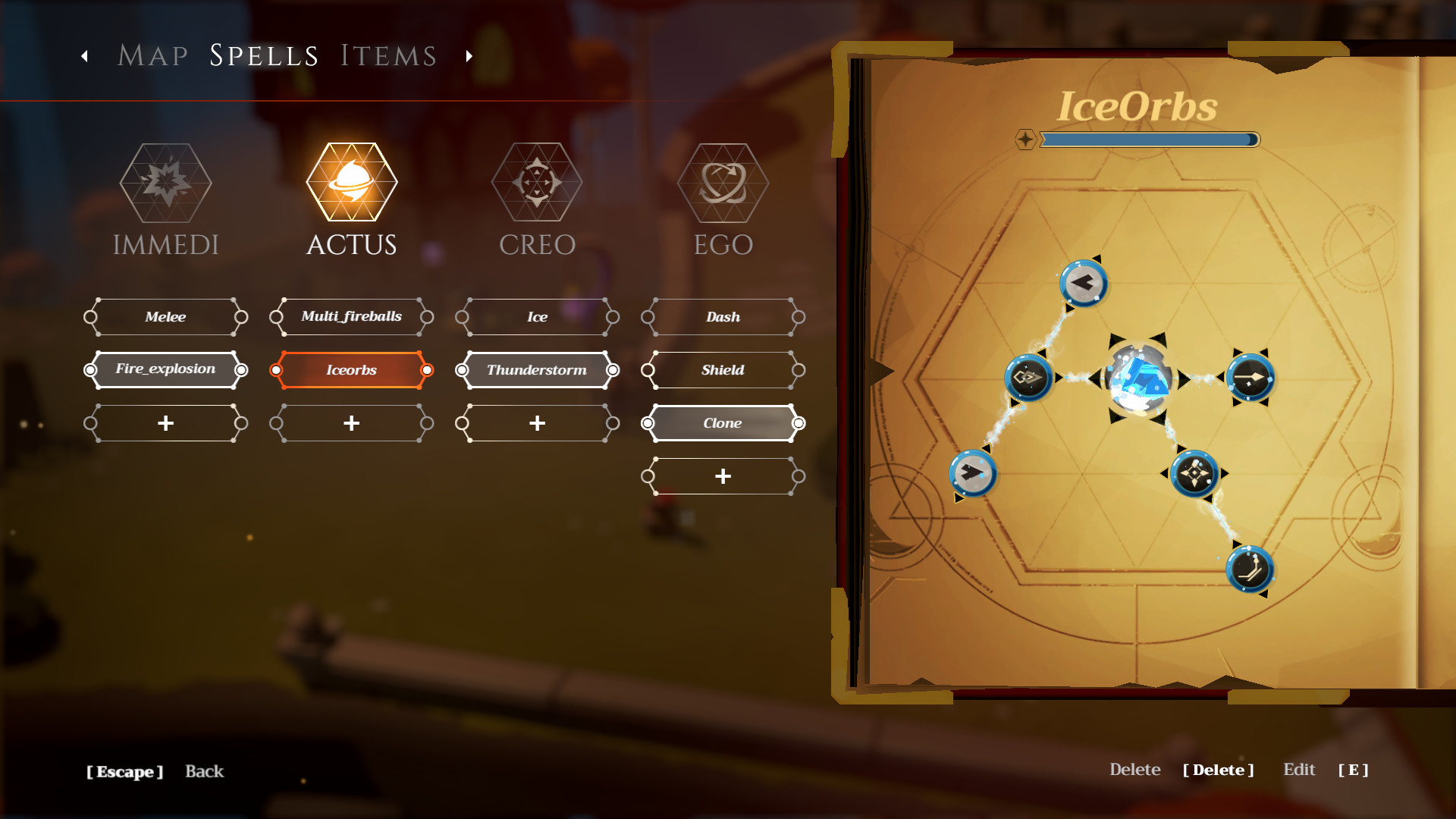Toggle the left socket circle on Iceorbs slot
This screenshot has height=819, width=1456.
[x=275, y=371]
